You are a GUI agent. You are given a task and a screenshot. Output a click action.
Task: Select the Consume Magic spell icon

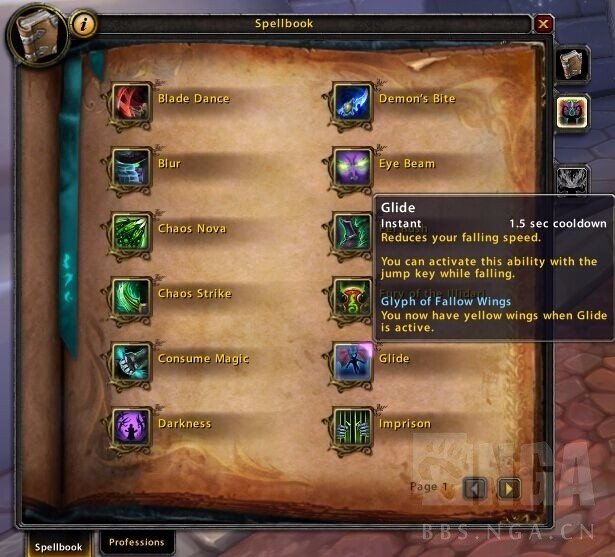point(131,363)
